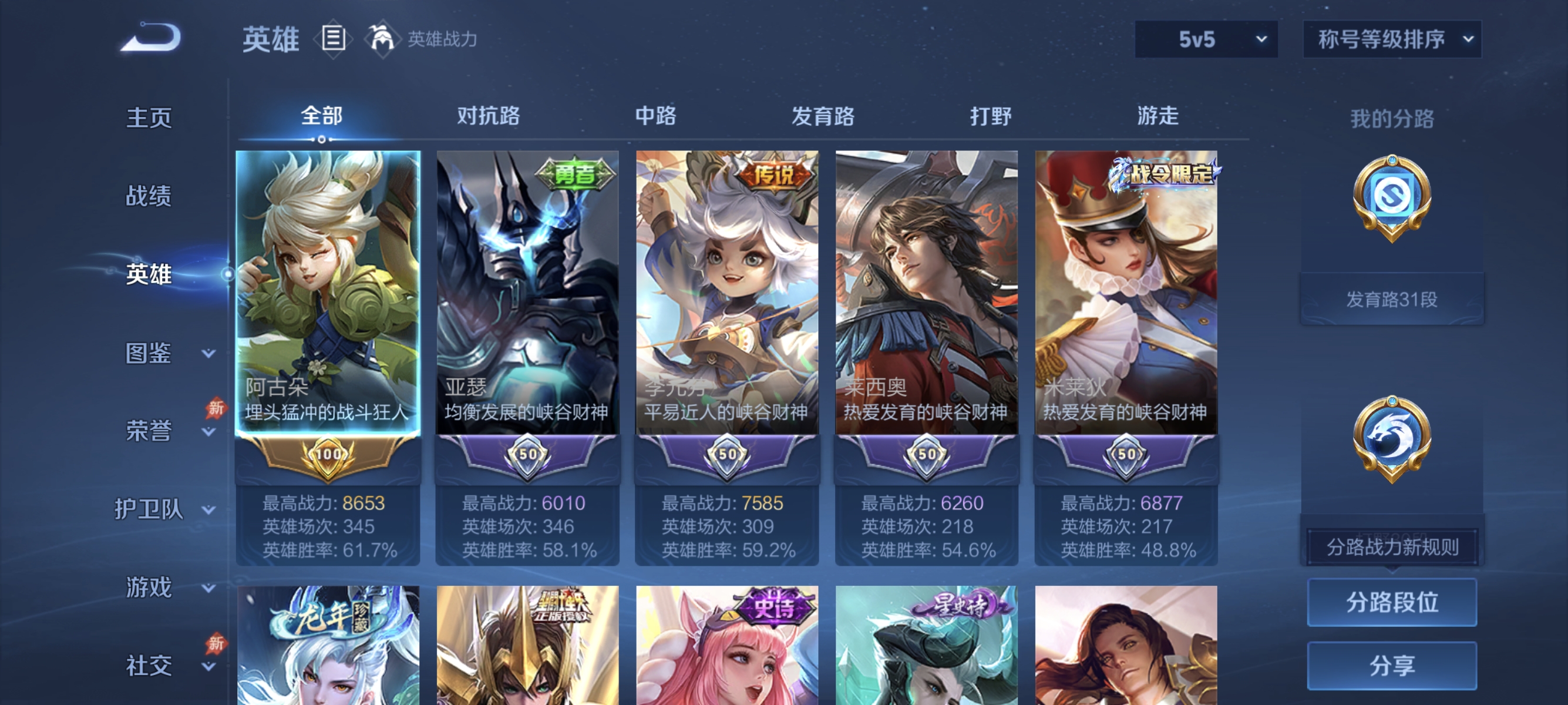Open 战绩 from the sidebar
Viewport: 1568px width, 705px height.
[150, 197]
